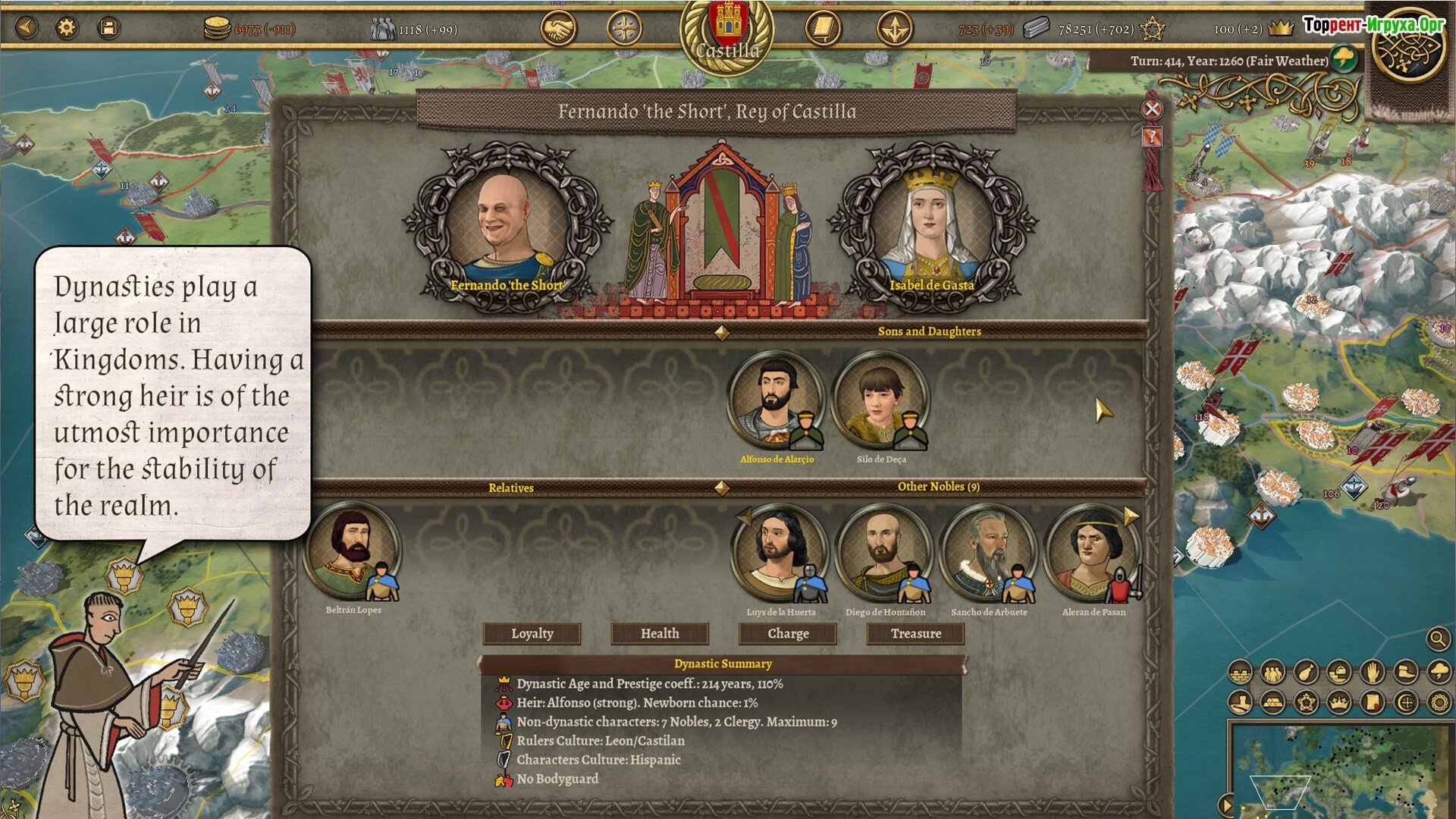
Task: Show the Loyalty view
Action: click(532, 633)
